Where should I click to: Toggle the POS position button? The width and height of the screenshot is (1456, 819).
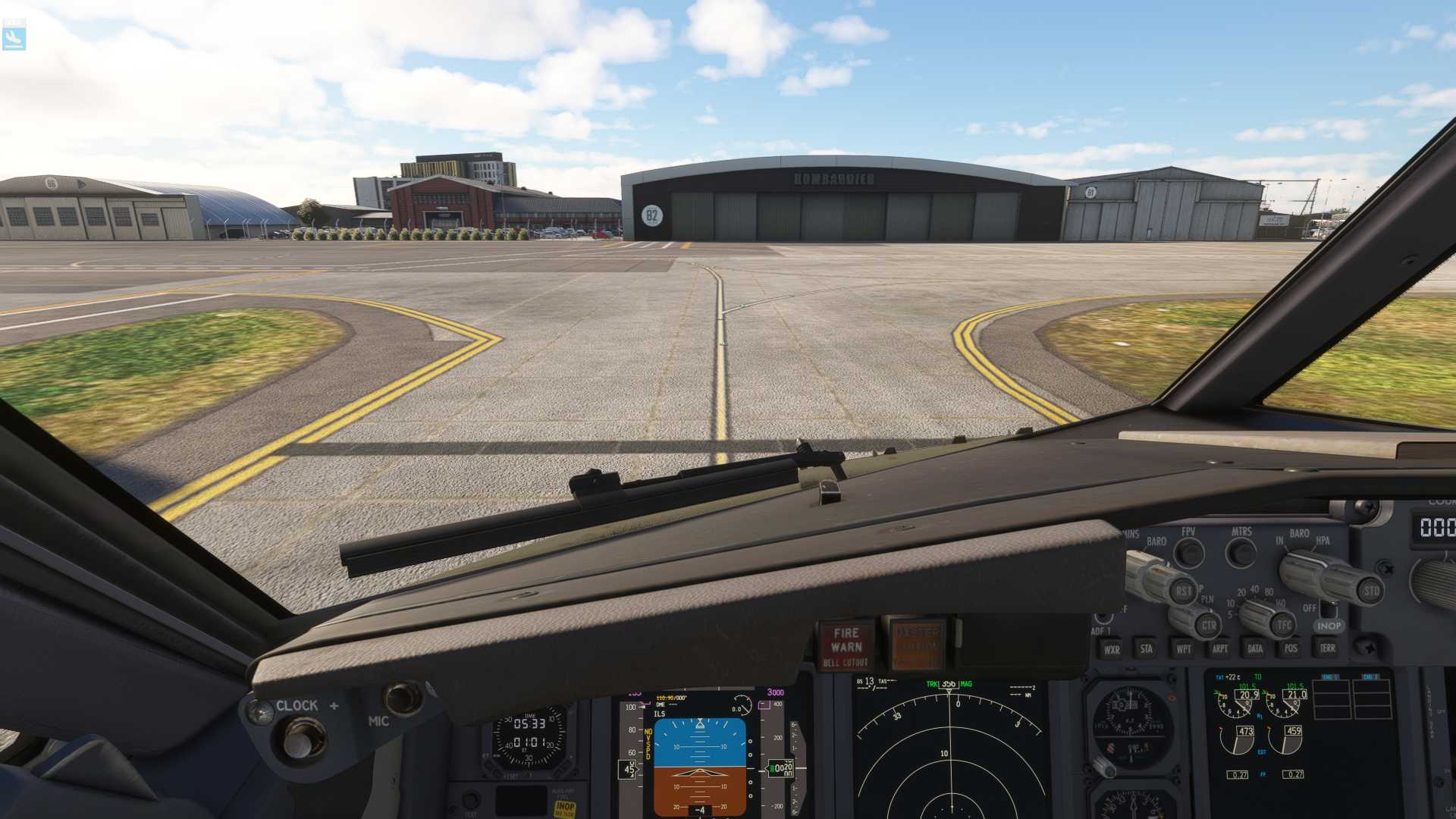[x=1291, y=648]
